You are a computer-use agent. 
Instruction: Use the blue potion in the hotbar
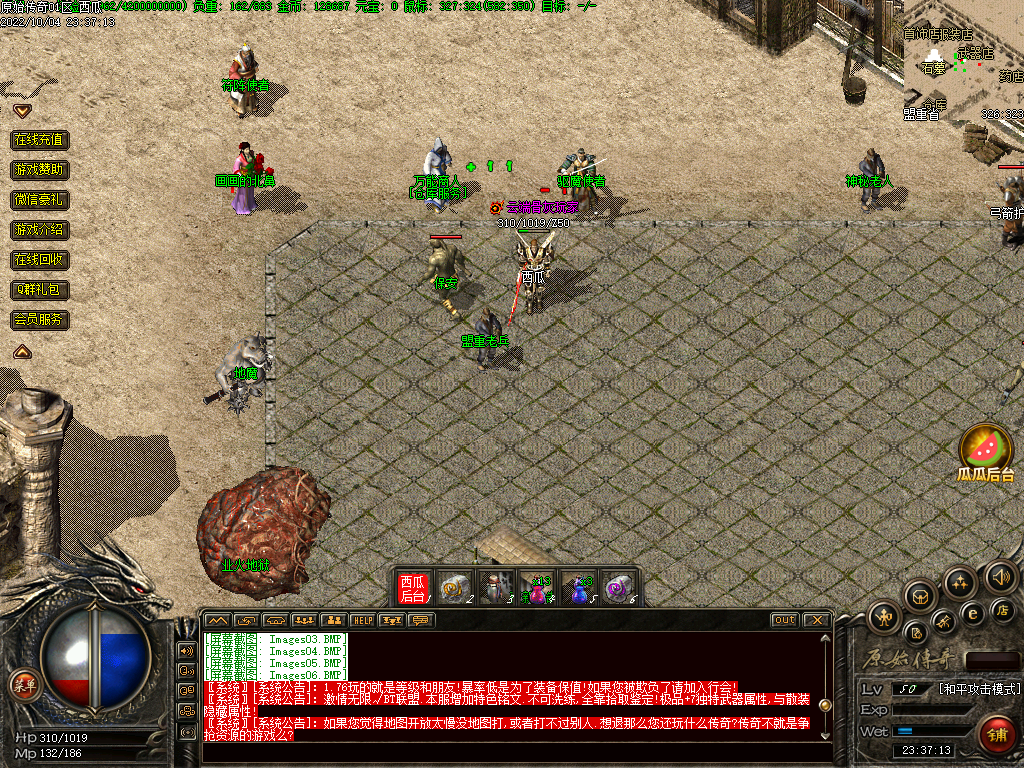pos(578,588)
